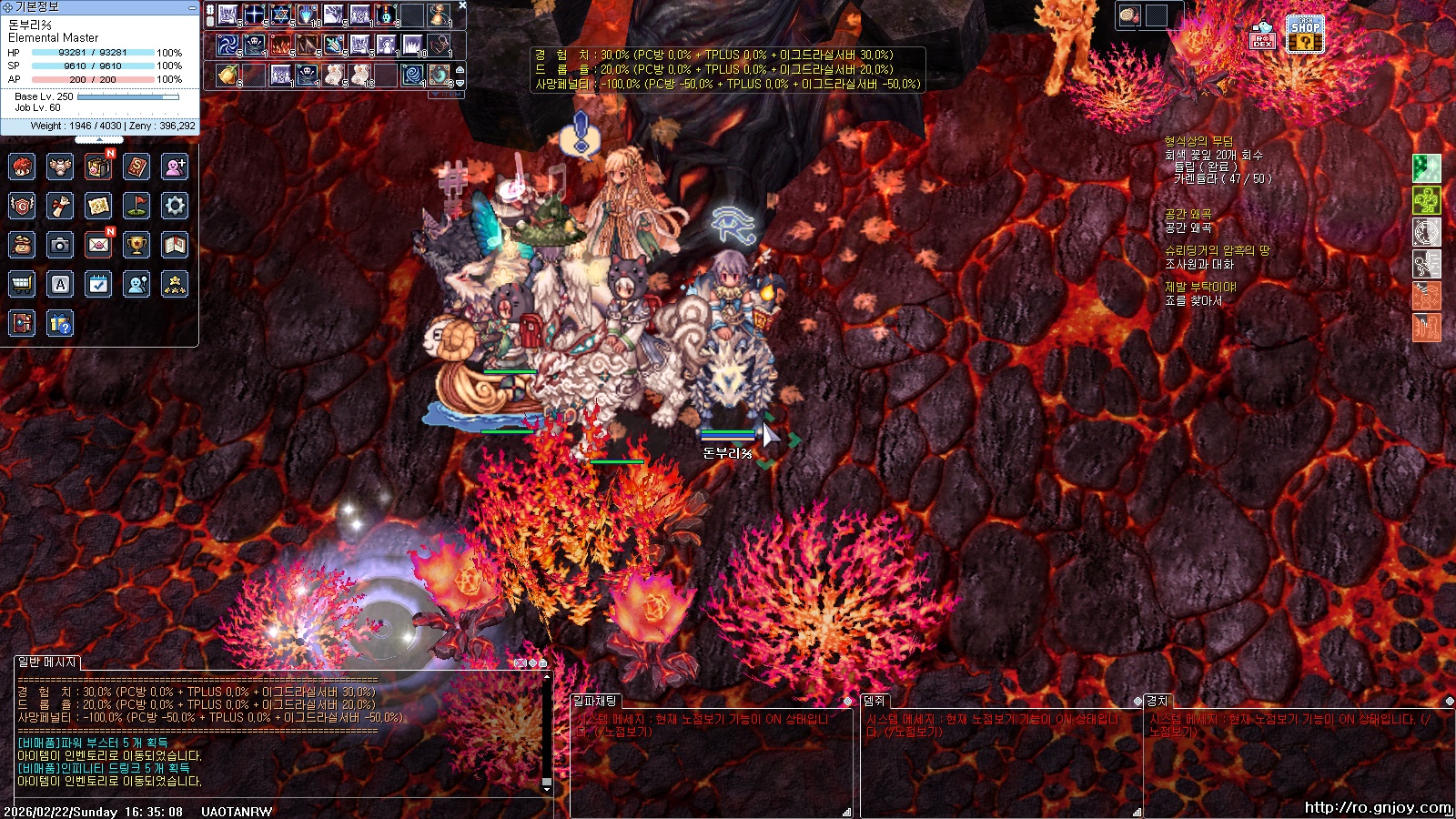This screenshot has width=1456, height=819.
Task: Open the red-haired character info icon
Action: pyautogui.click(x=22, y=167)
